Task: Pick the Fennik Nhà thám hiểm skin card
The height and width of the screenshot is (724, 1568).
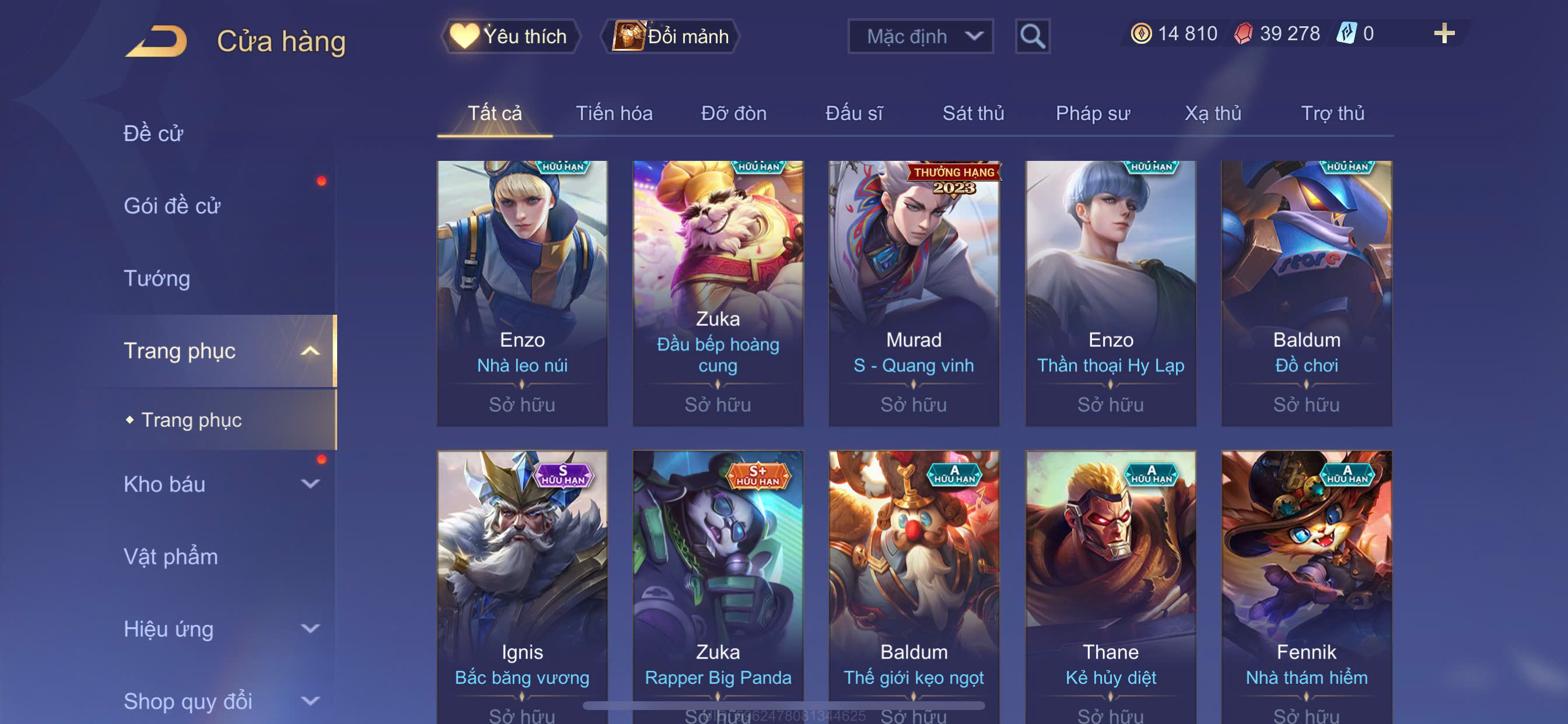Action: tap(1305, 584)
